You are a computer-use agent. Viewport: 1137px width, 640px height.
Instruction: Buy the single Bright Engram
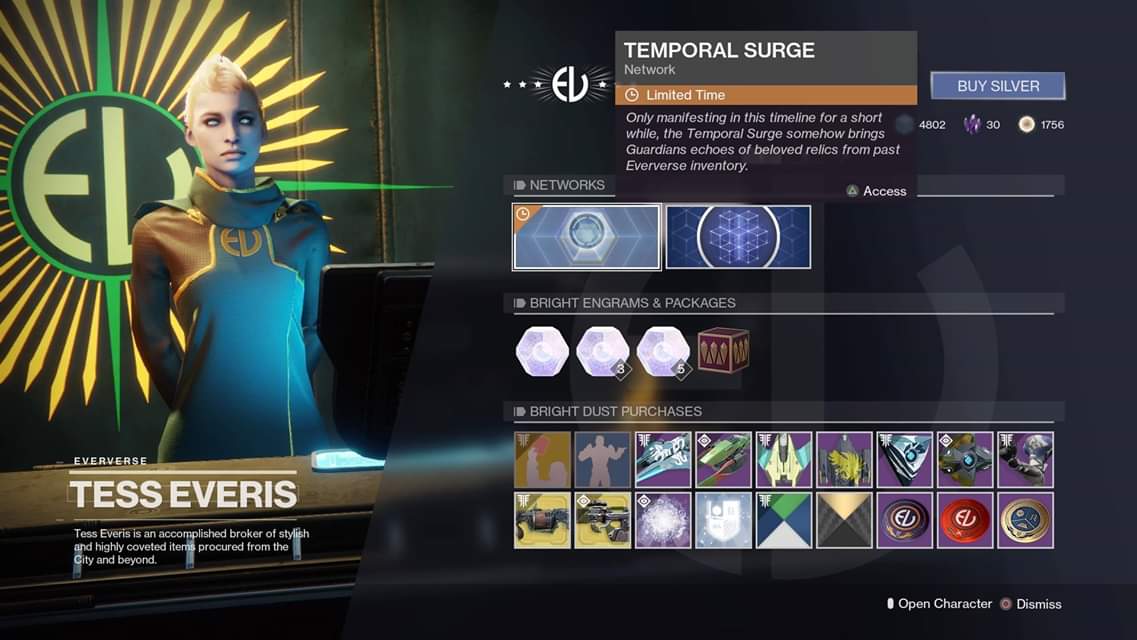542,352
